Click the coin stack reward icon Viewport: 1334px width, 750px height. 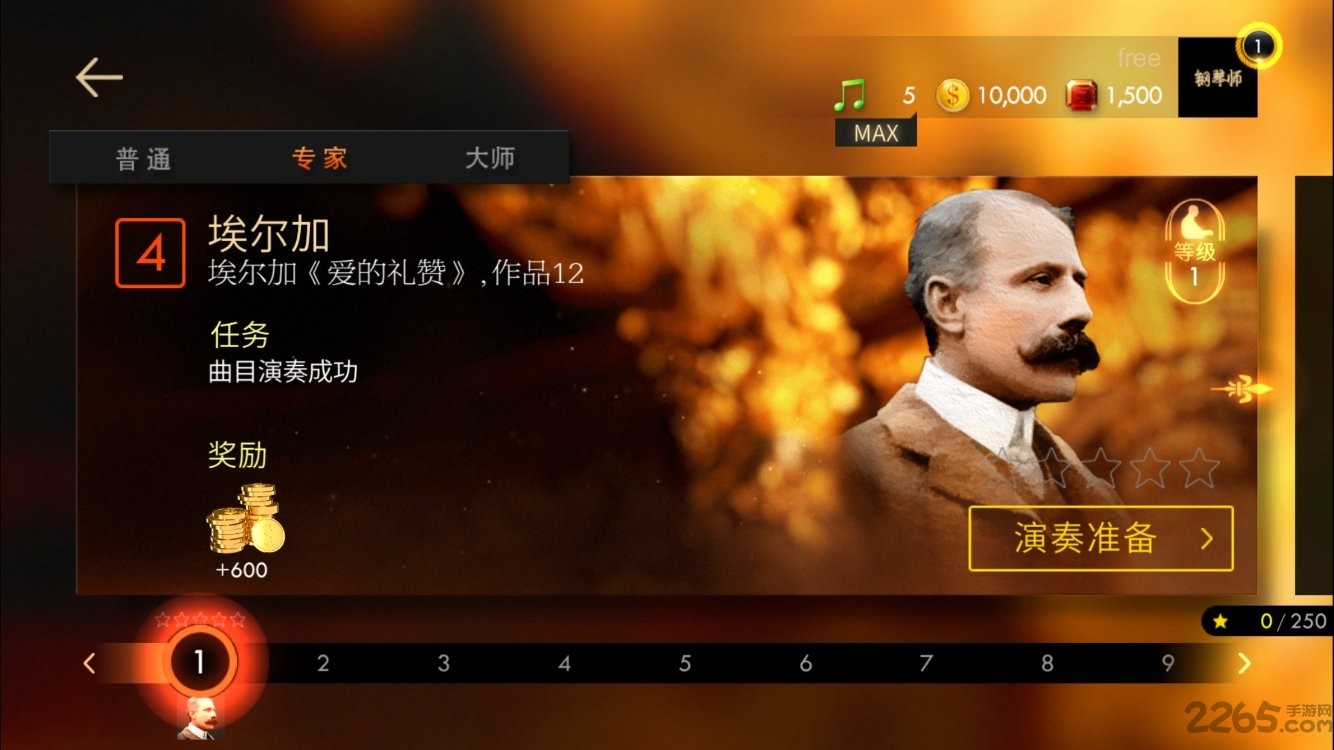tap(244, 520)
